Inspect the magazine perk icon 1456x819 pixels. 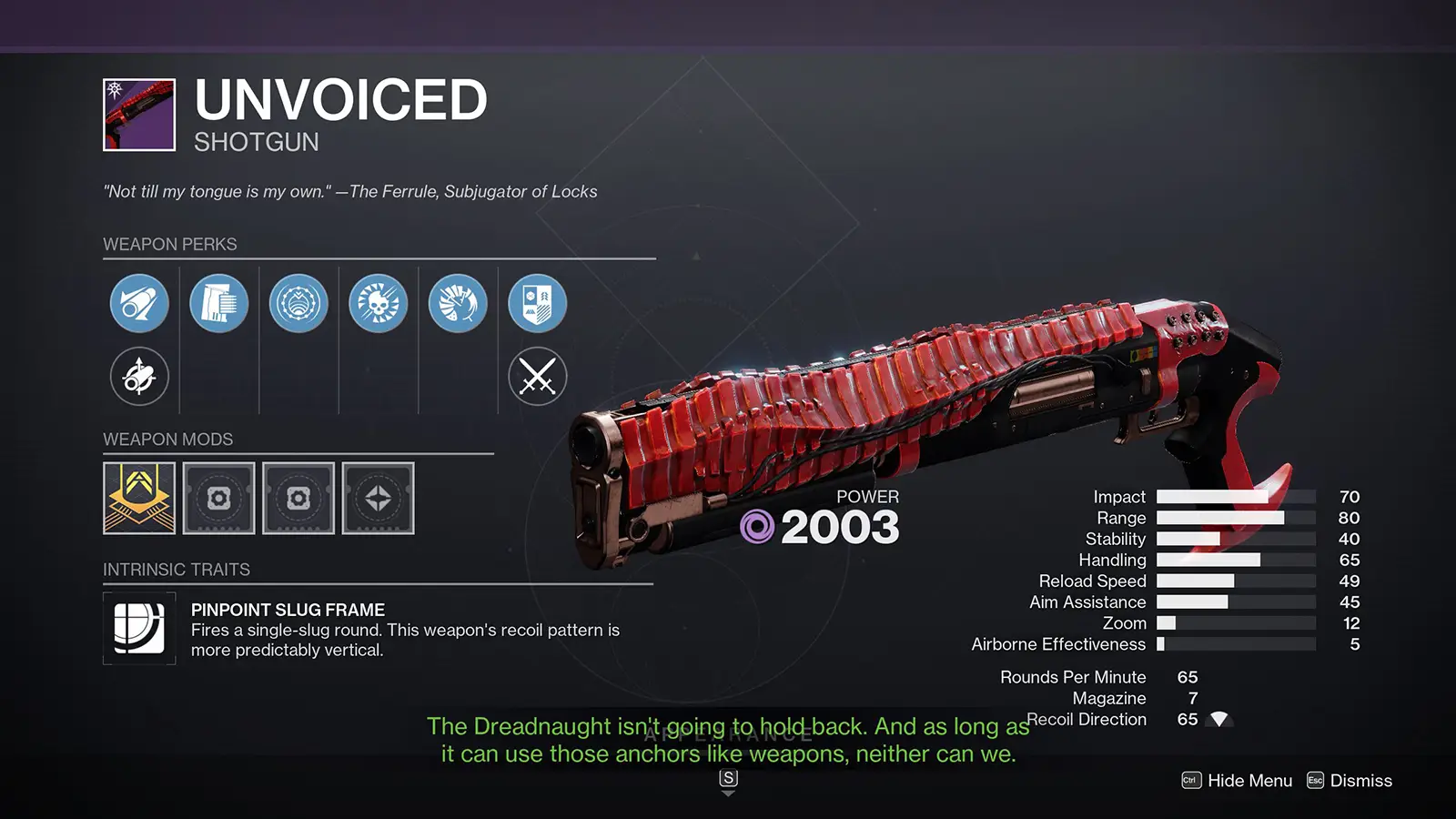pos(219,303)
